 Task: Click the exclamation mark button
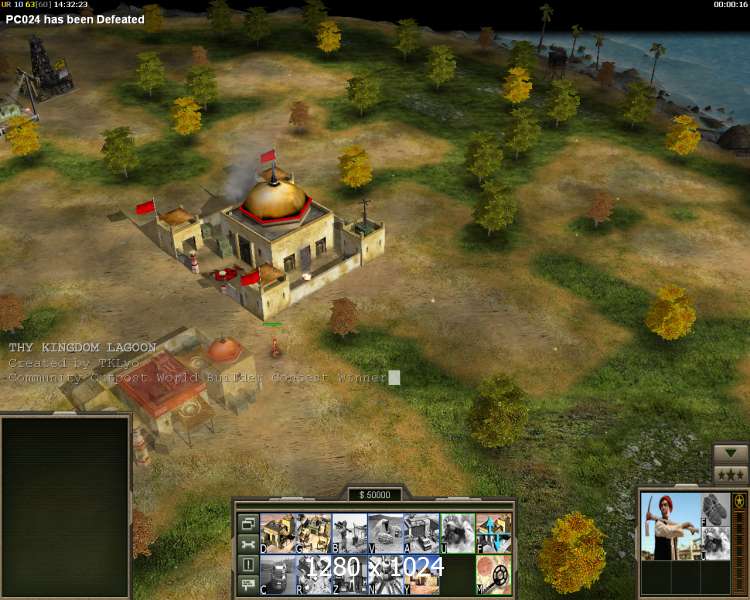(247, 565)
